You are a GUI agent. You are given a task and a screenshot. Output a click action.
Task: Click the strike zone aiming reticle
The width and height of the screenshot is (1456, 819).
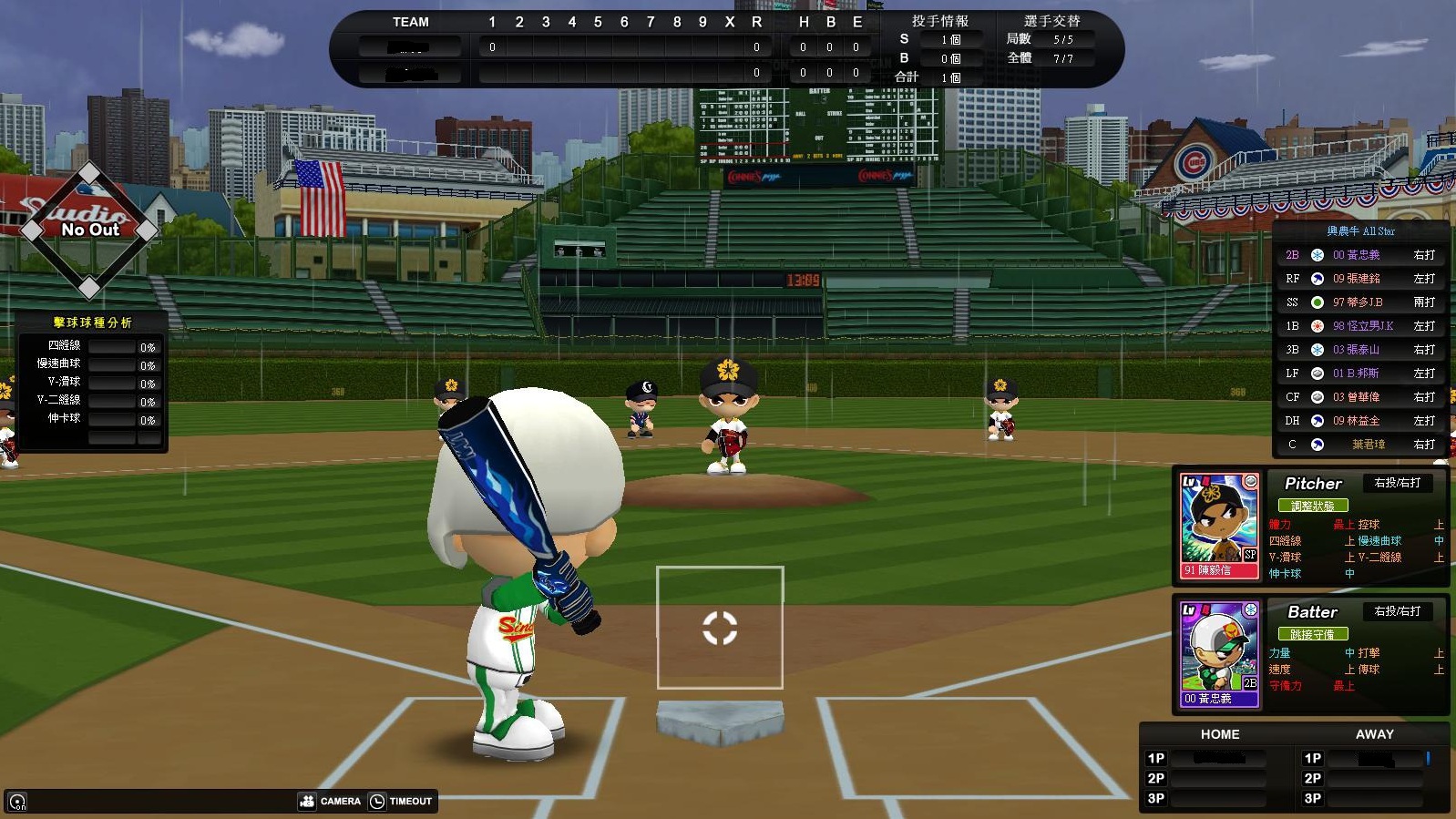coord(720,628)
